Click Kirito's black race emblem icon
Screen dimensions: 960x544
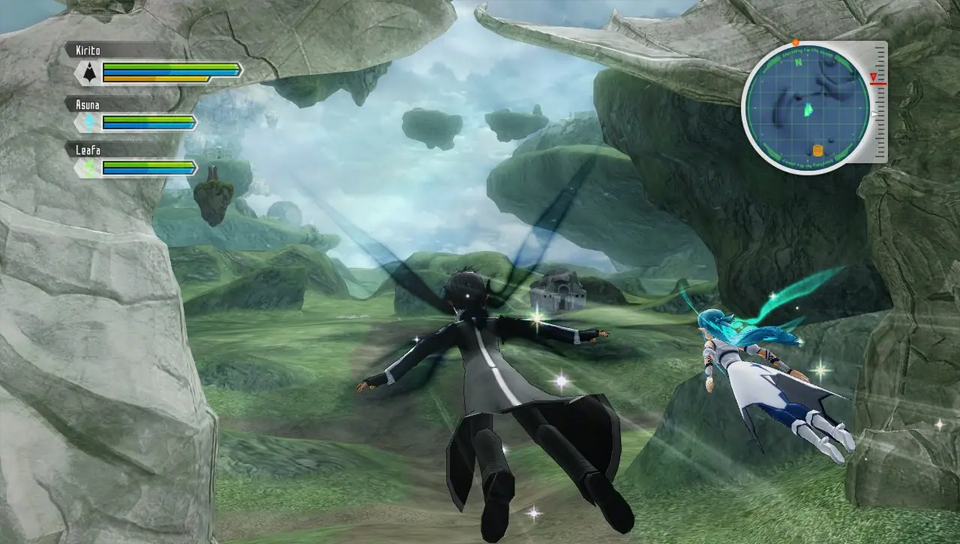tap(88, 72)
